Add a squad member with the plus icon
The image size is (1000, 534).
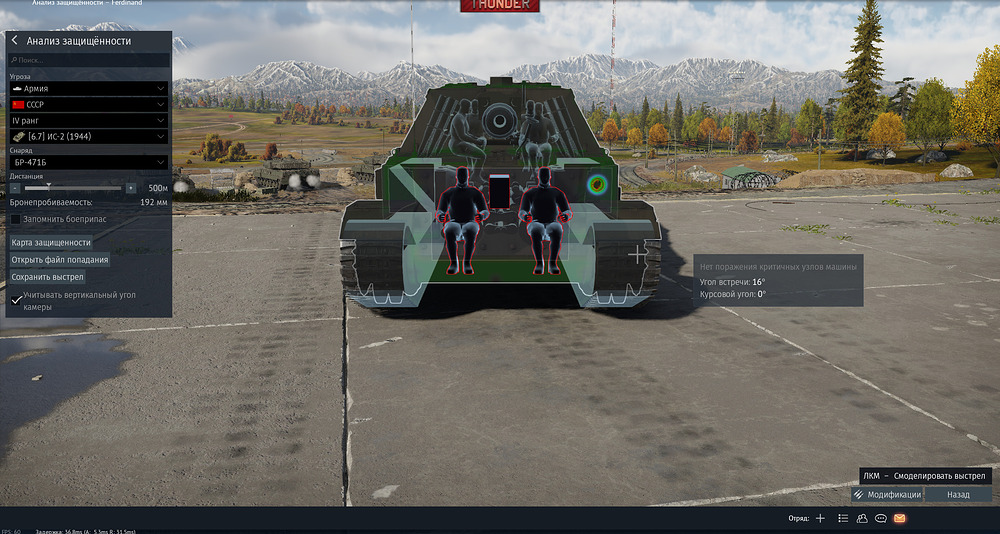pos(820,518)
